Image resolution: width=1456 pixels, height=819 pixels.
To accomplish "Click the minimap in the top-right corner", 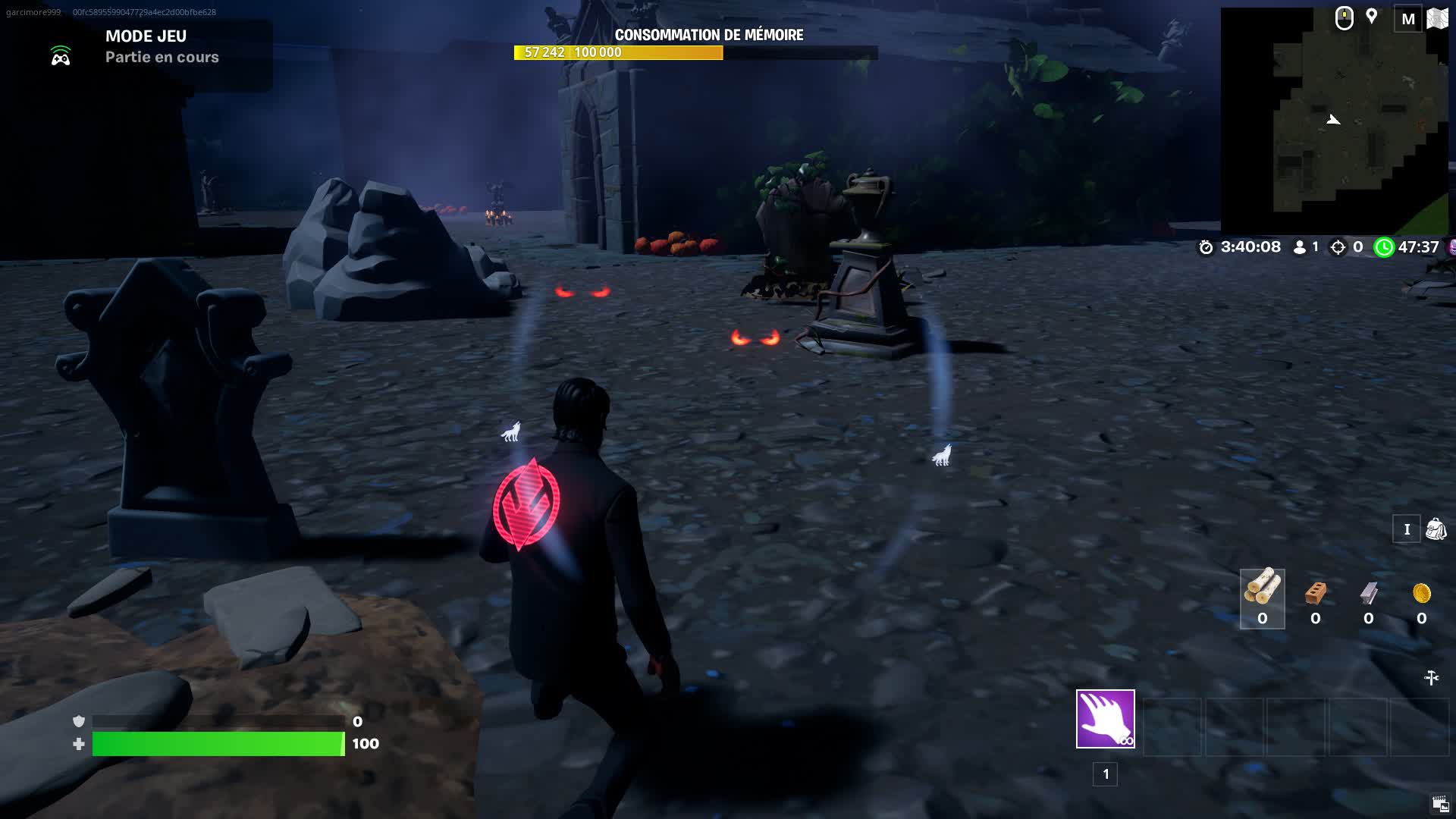I will click(1335, 118).
